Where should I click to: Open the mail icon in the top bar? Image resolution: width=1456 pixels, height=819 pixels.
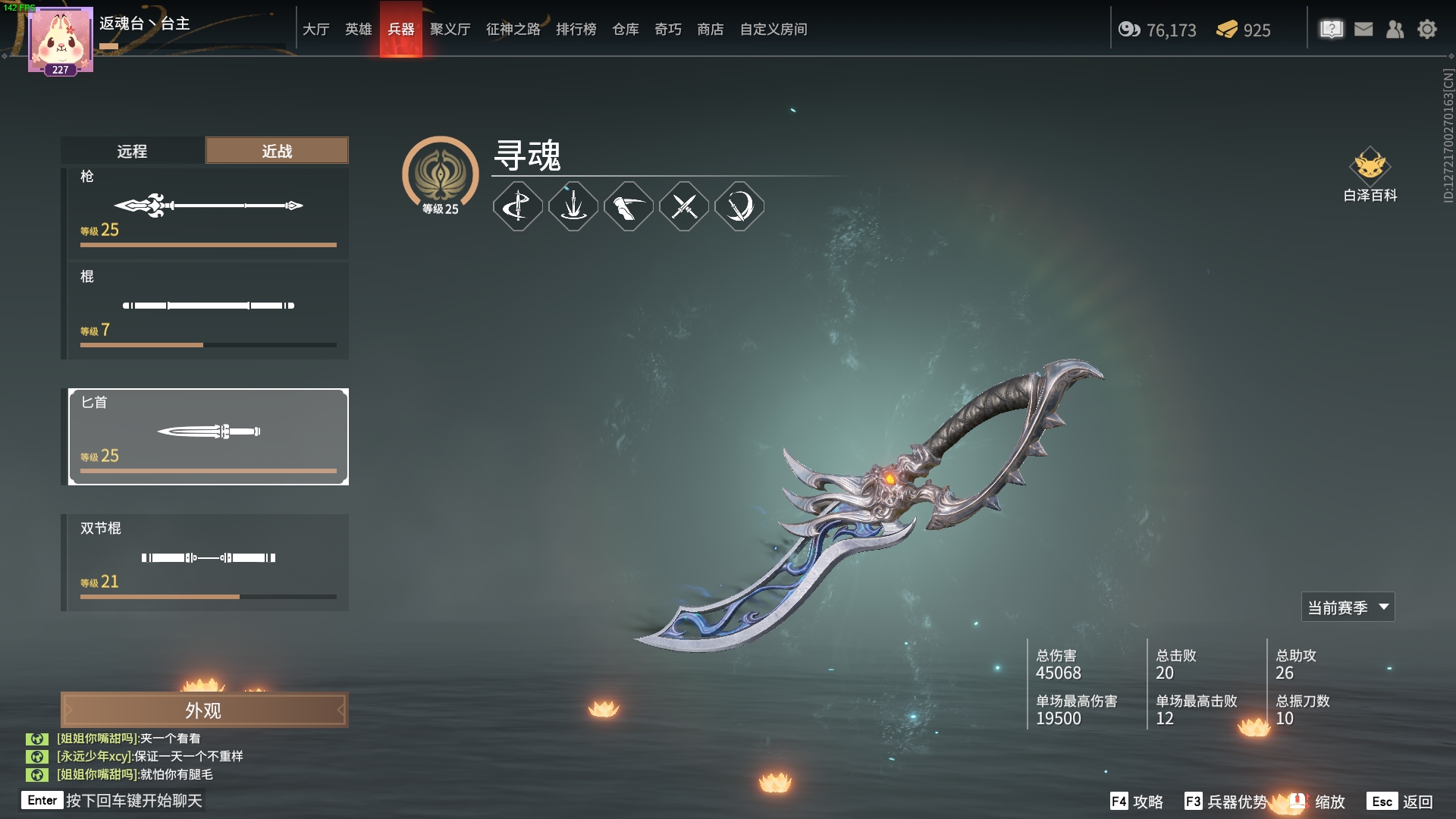pyautogui.click(x=1363, y=29)
